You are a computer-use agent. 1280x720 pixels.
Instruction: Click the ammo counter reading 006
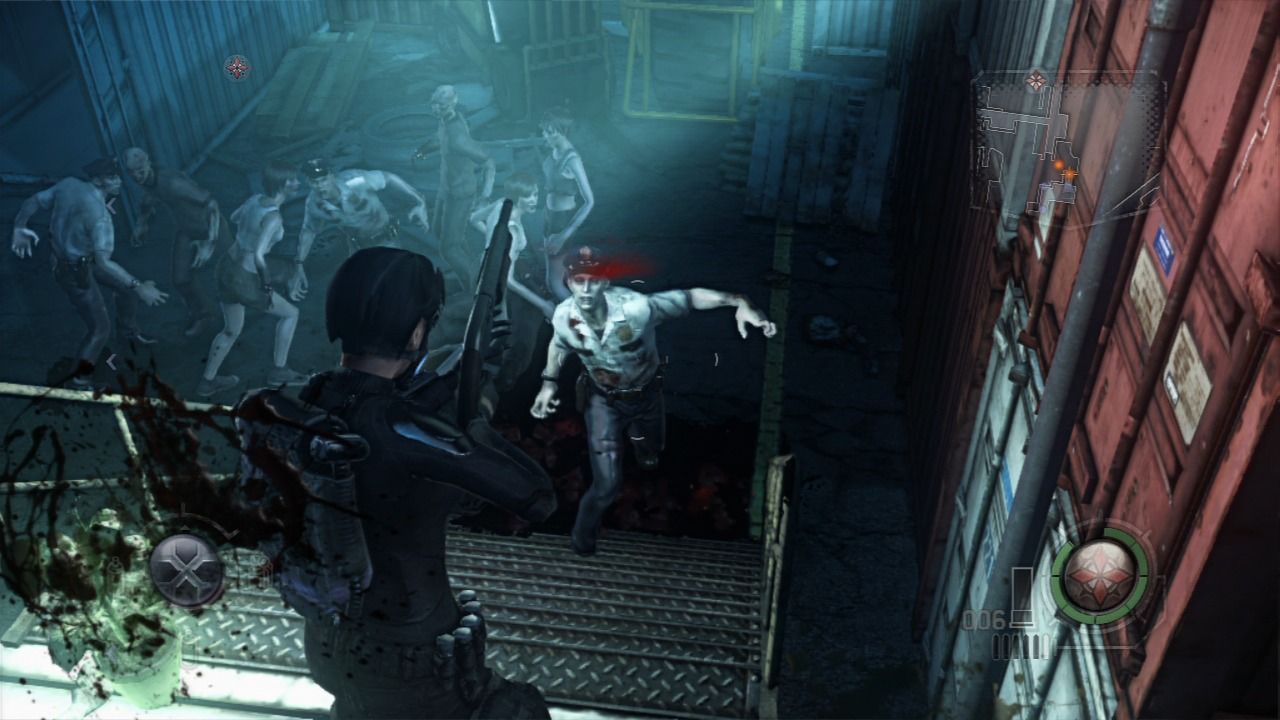985,618
